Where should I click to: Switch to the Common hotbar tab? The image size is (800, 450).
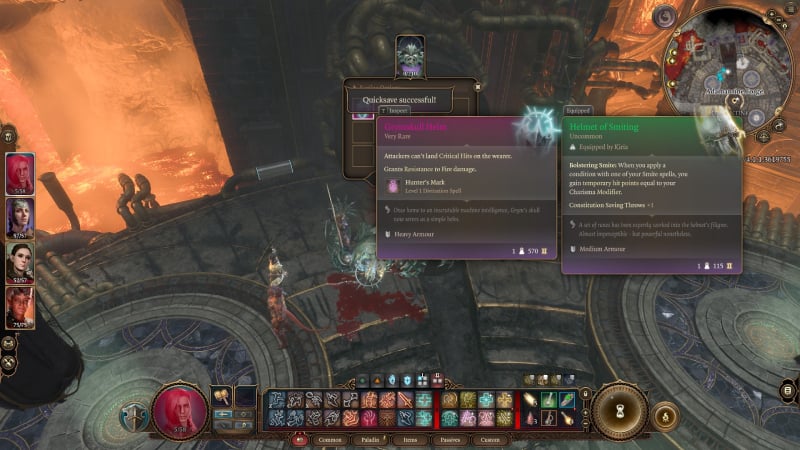(x=329, y=439)
